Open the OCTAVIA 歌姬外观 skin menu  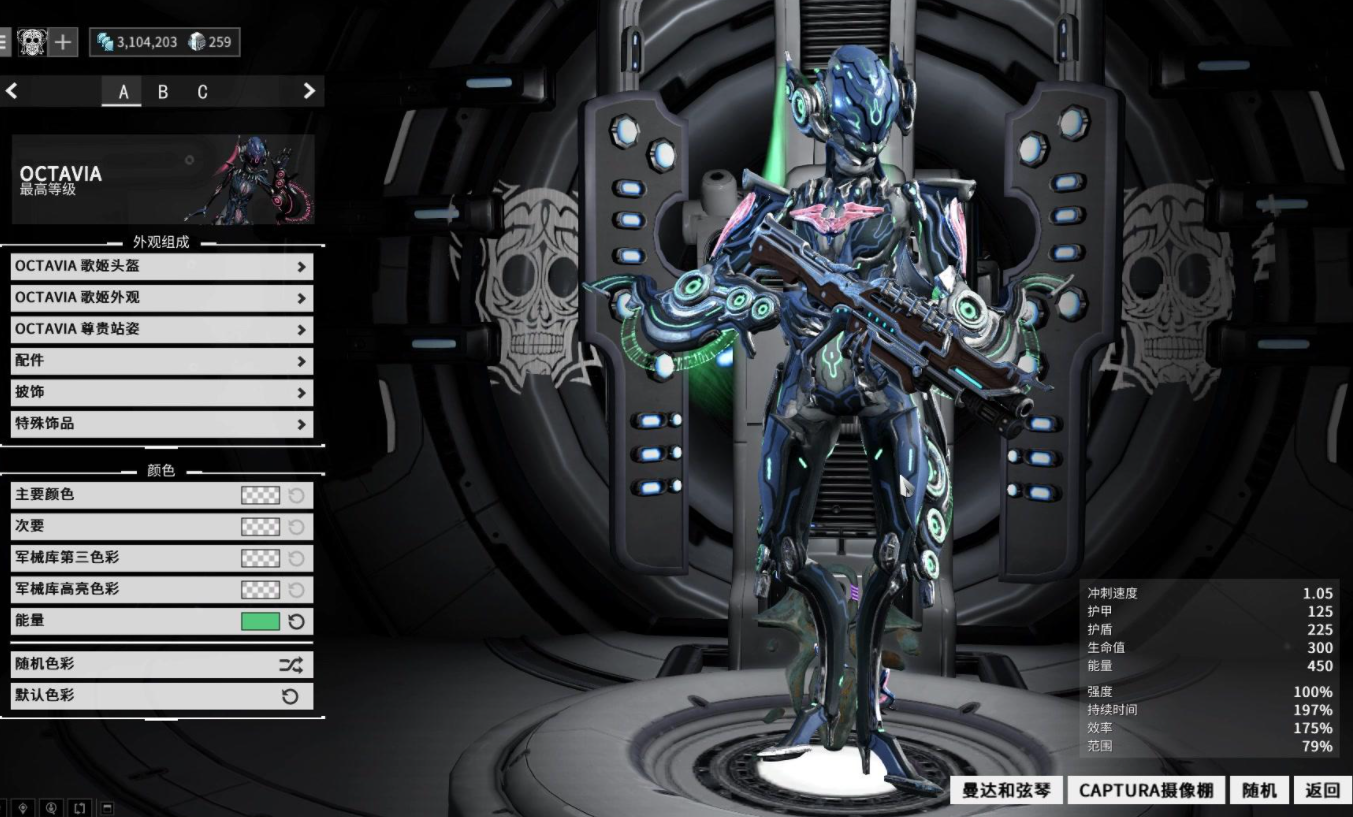point(161,298)
